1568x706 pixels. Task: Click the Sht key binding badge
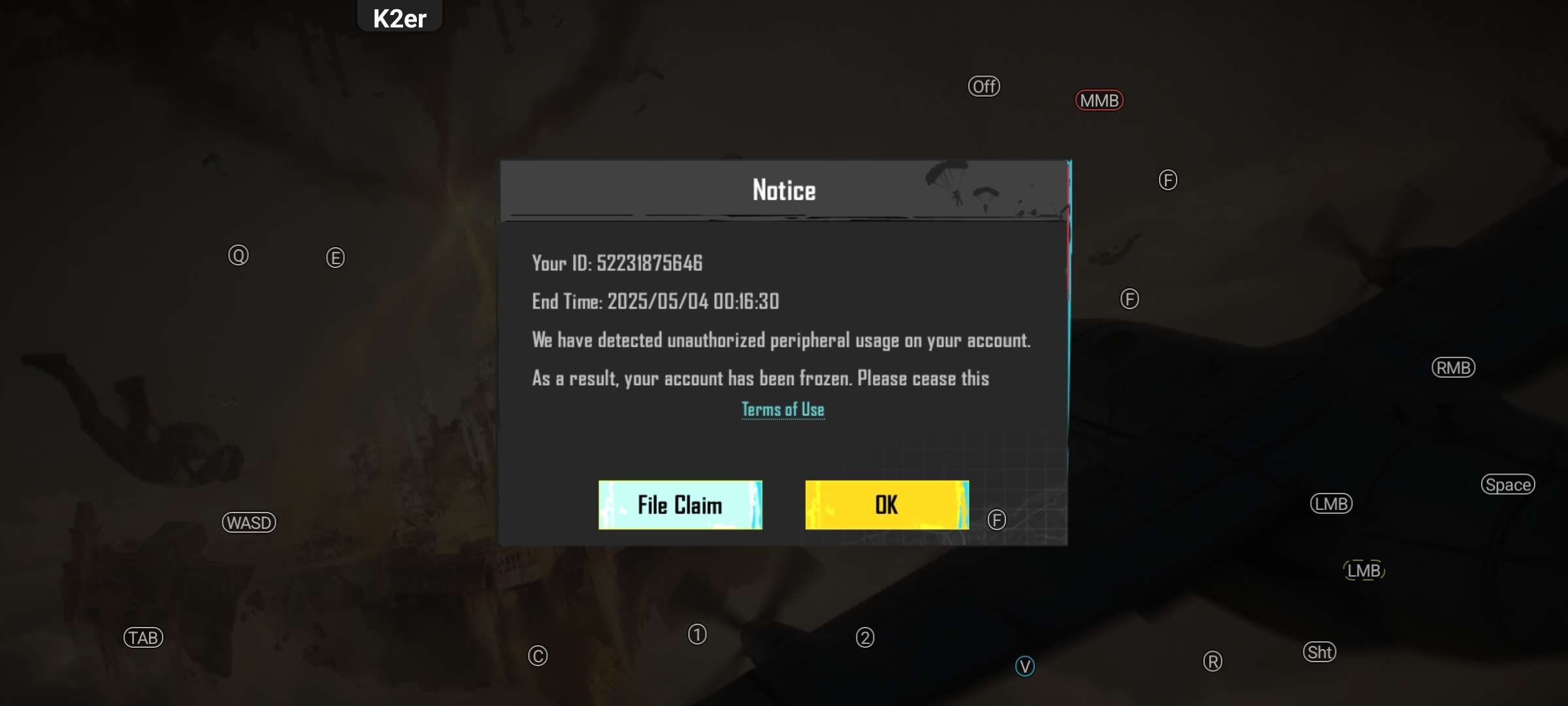(1321, 652)
